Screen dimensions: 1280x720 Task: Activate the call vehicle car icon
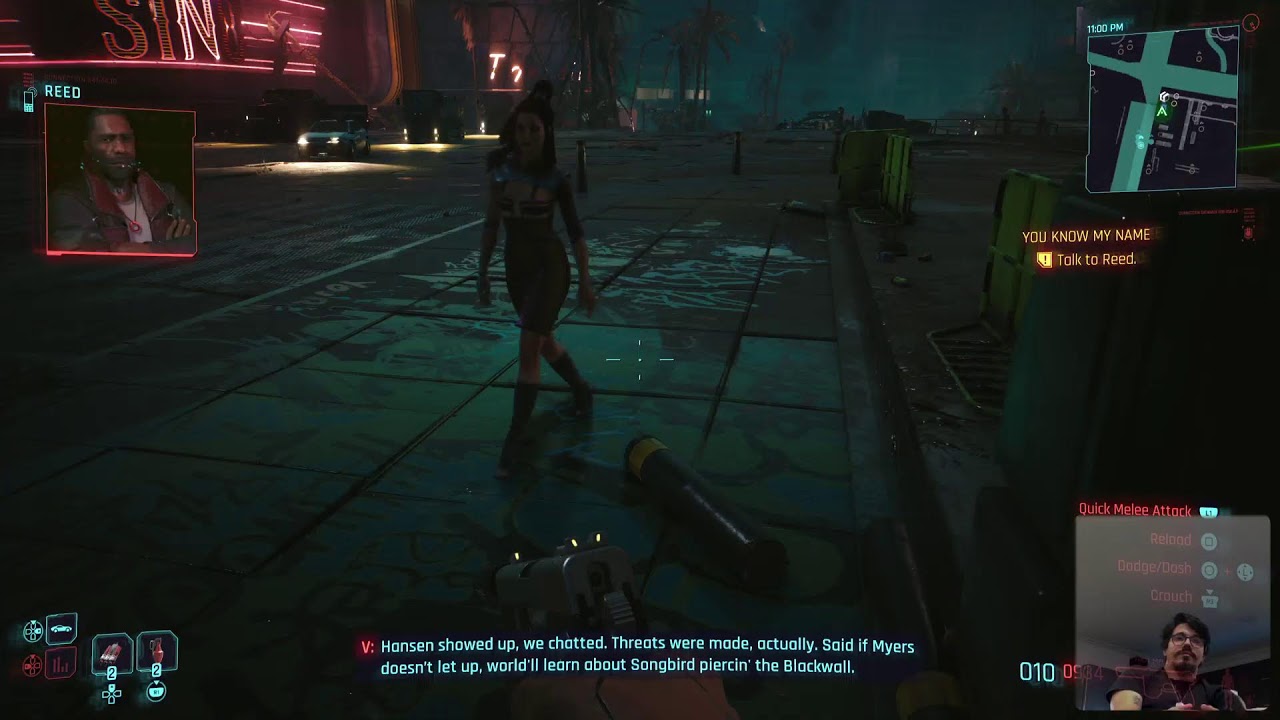point(61,629)
